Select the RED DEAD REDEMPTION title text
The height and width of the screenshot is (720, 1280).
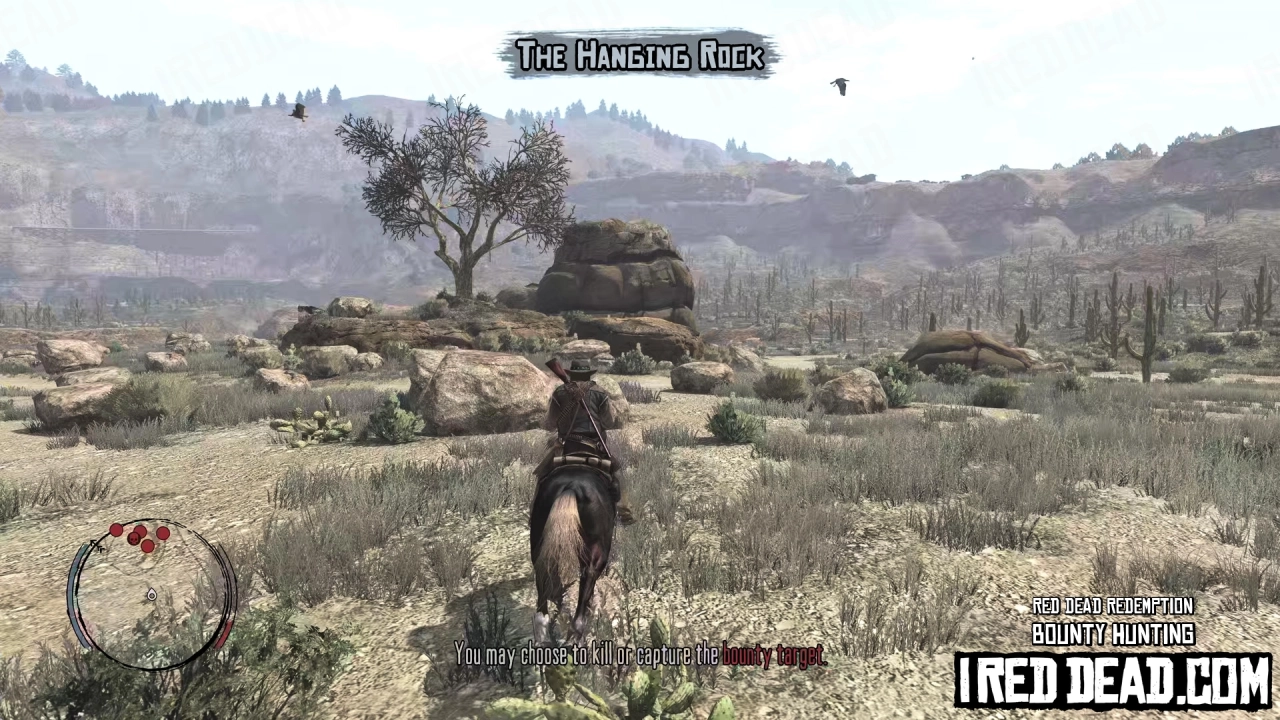[1113, 607]
